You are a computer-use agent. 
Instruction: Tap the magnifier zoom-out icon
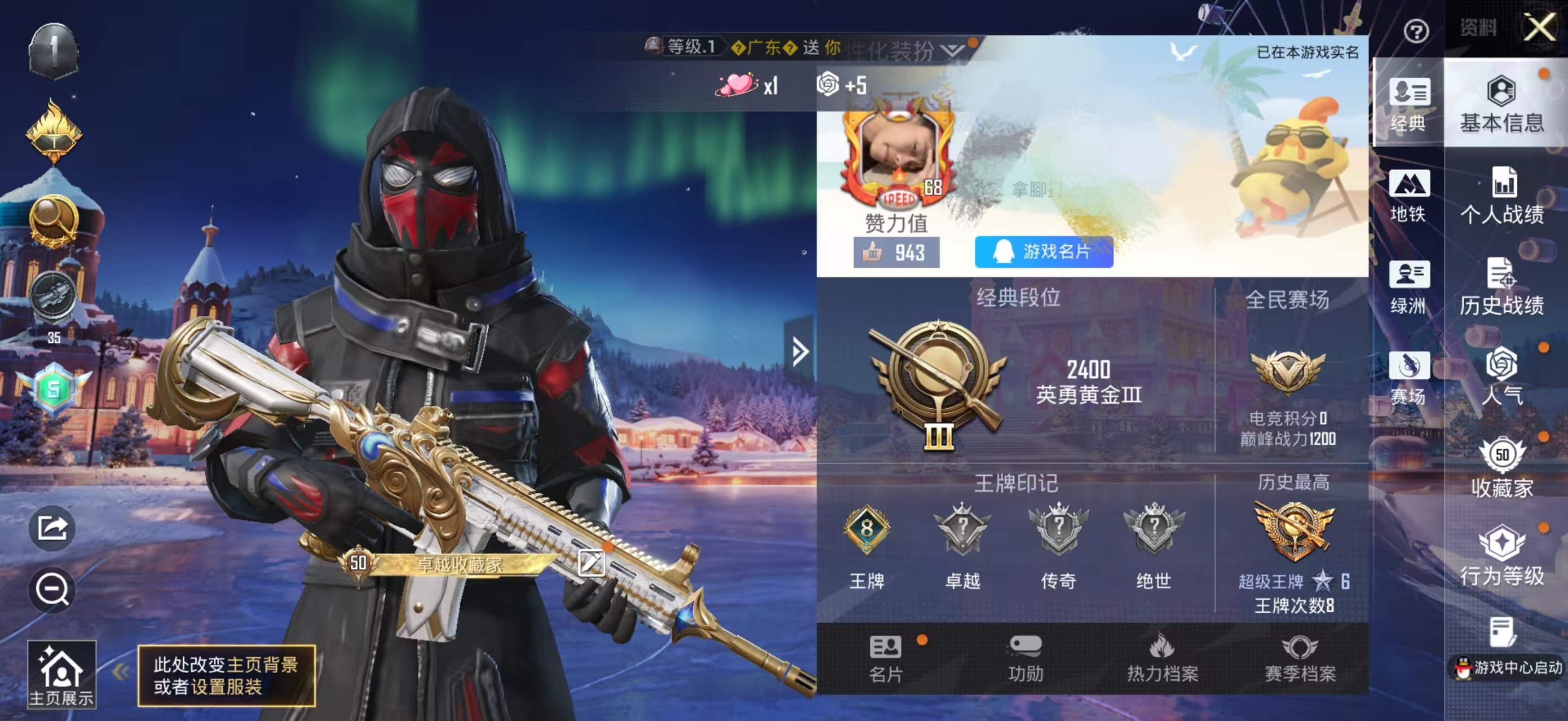pos(52,589)
